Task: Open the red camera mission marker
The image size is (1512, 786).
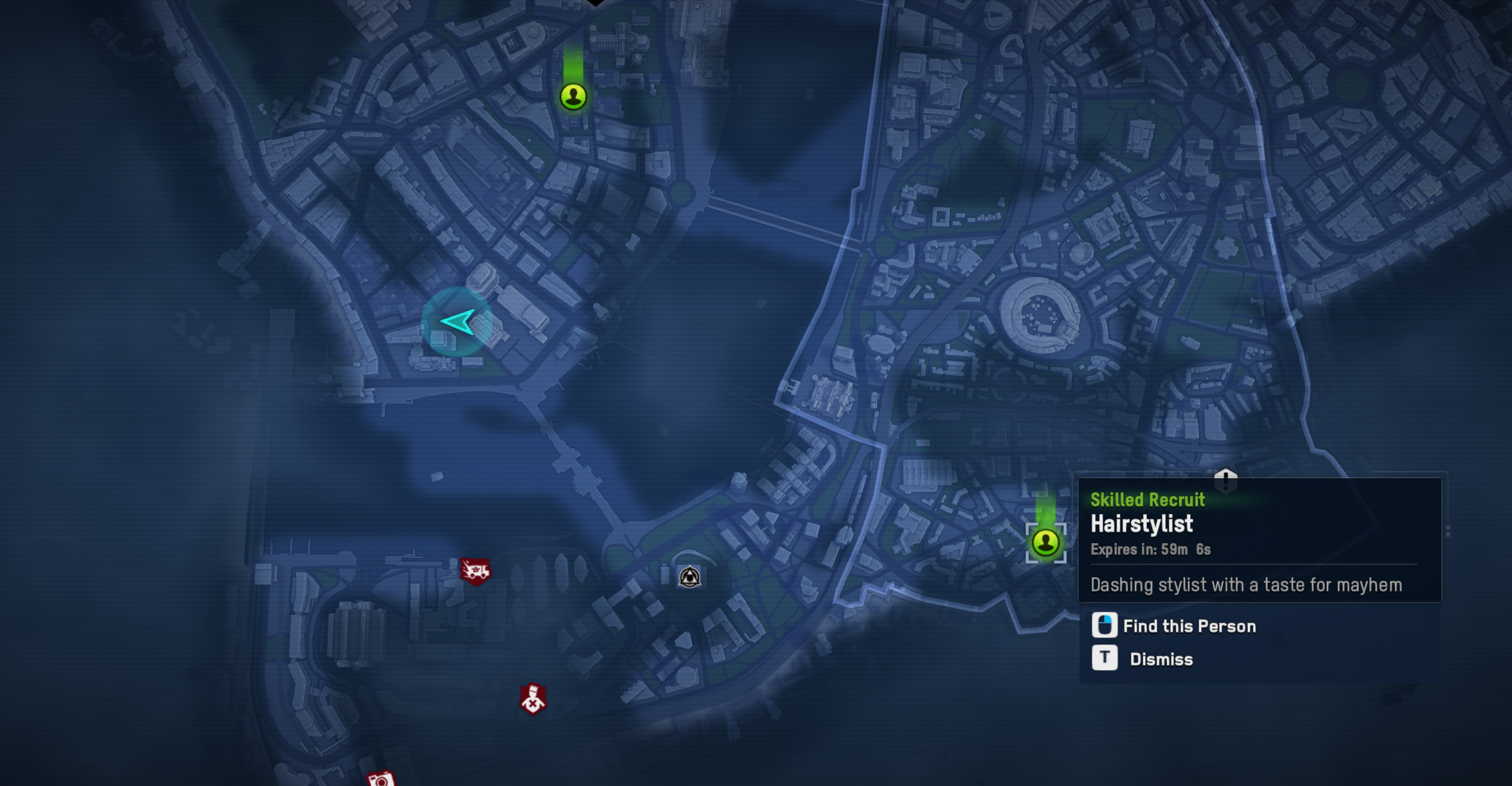Action: pos(380,779)
